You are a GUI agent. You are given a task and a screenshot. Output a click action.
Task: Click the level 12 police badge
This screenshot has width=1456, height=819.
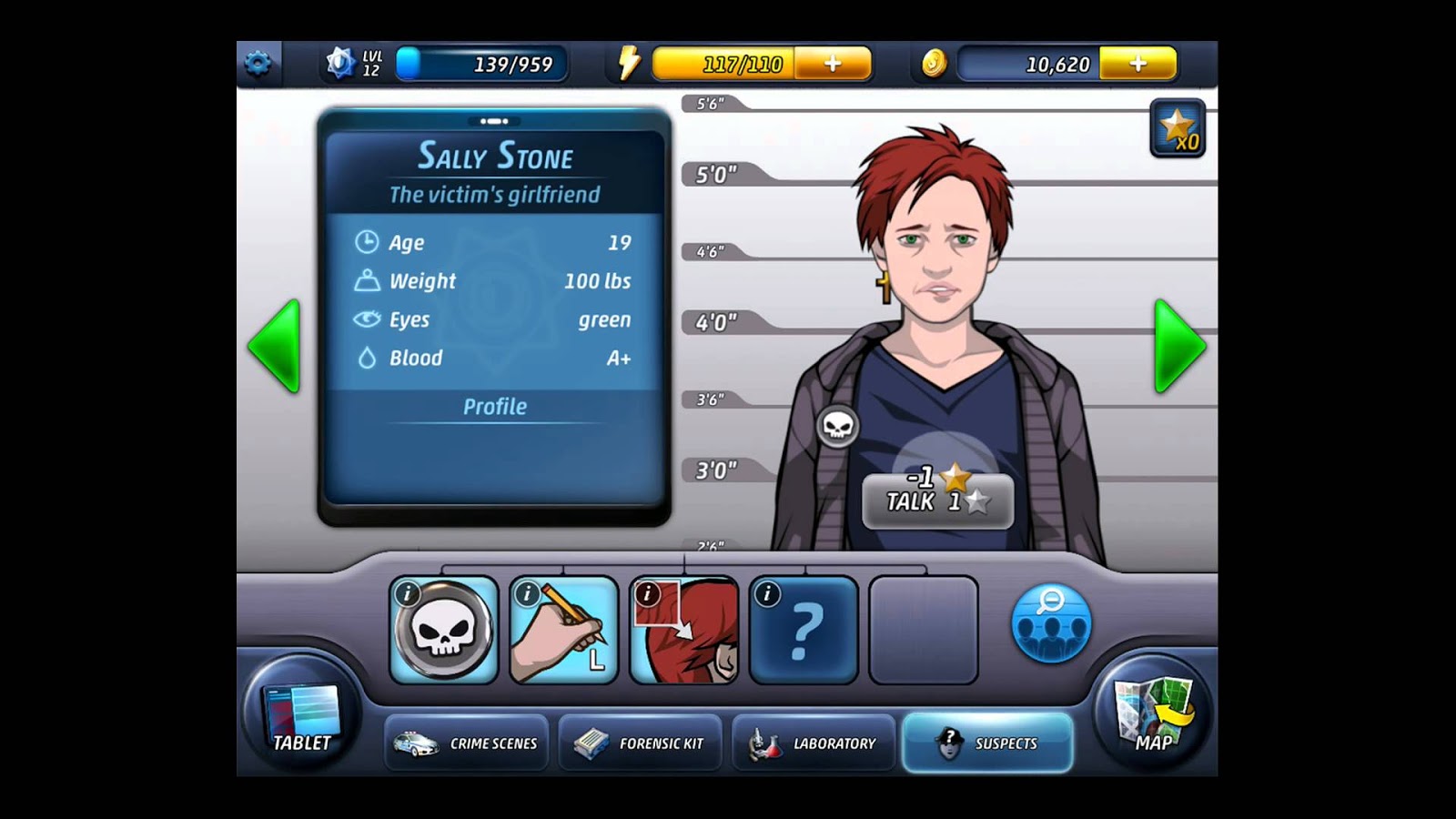pyautogui.click(x=340, y=63)
